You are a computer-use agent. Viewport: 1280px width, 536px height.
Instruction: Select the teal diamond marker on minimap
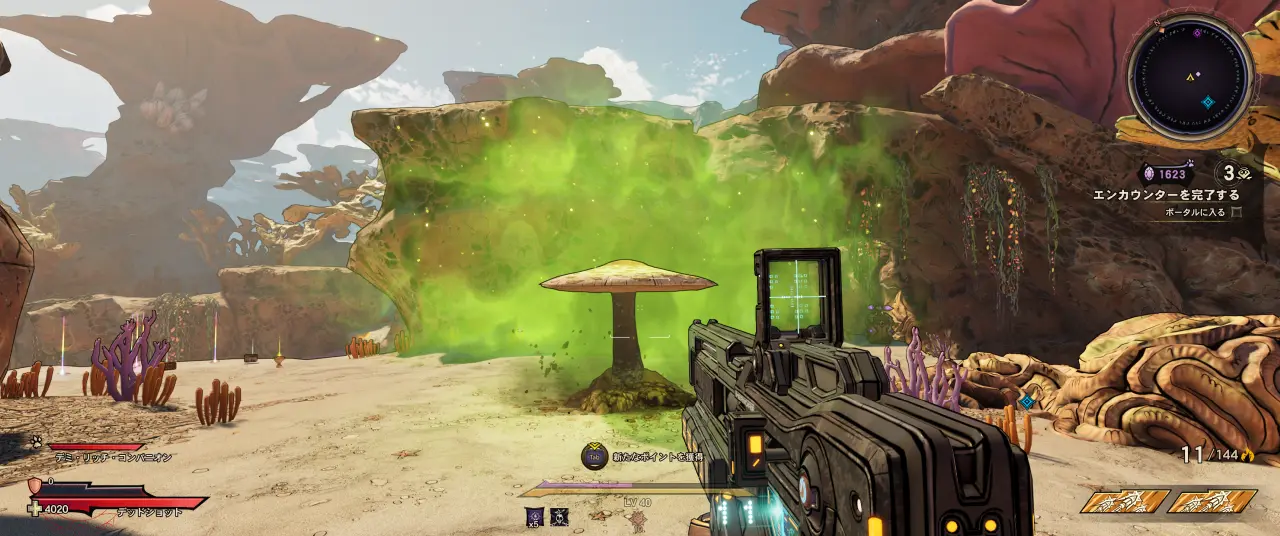coord(1207,102)
